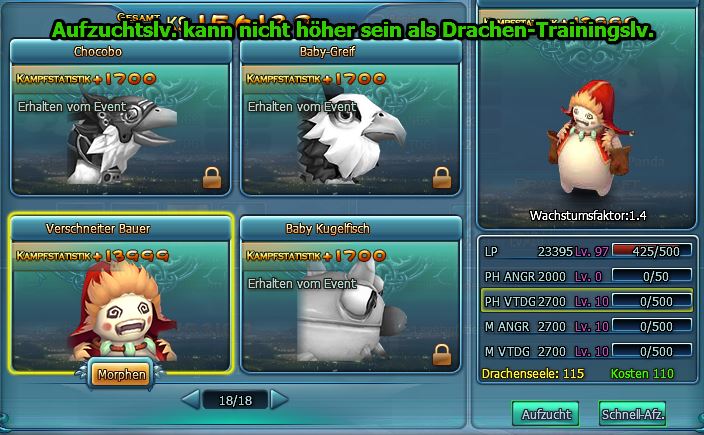
Task: Click the Aufzucht button
Action: coord(545,413)
